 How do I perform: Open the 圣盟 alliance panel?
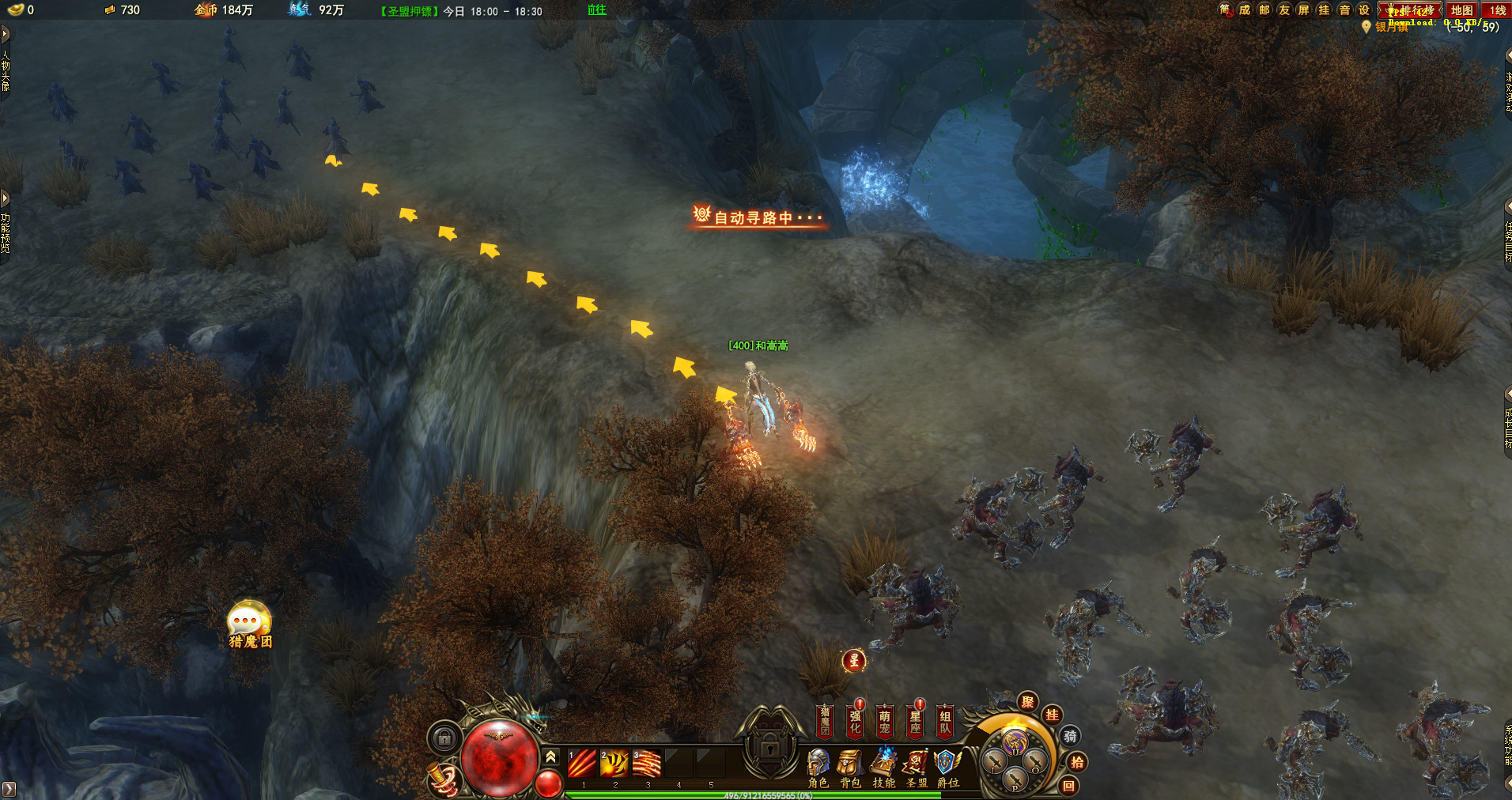pos(916,767)
